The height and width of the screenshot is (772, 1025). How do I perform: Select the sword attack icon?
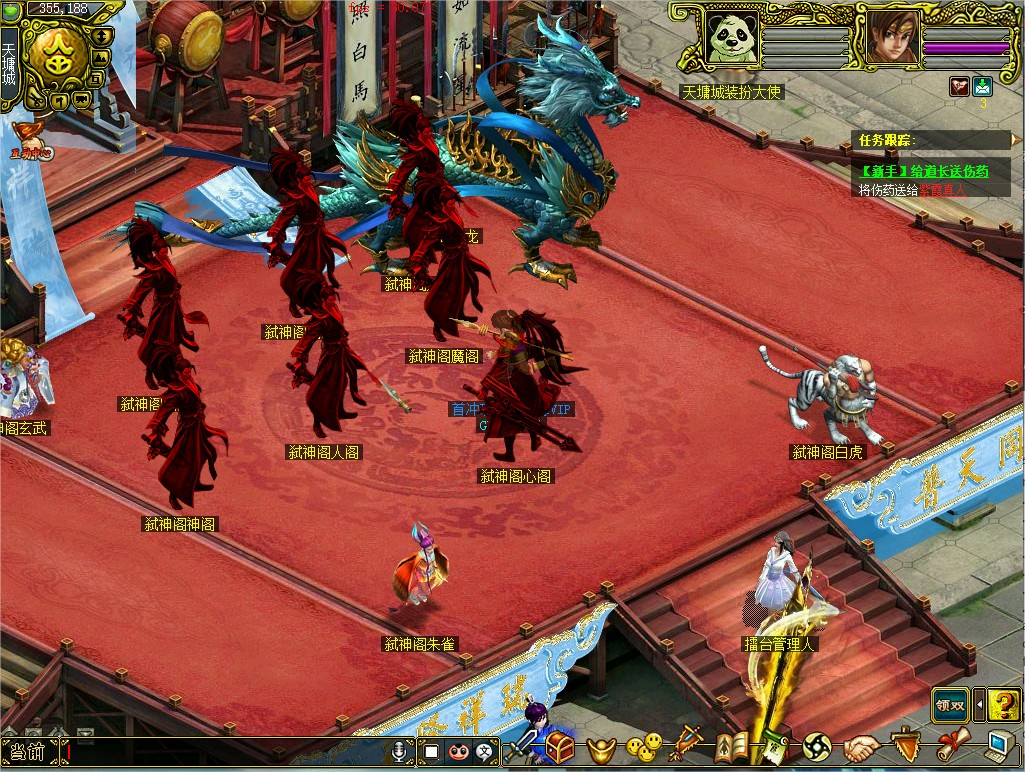[523, 747]
